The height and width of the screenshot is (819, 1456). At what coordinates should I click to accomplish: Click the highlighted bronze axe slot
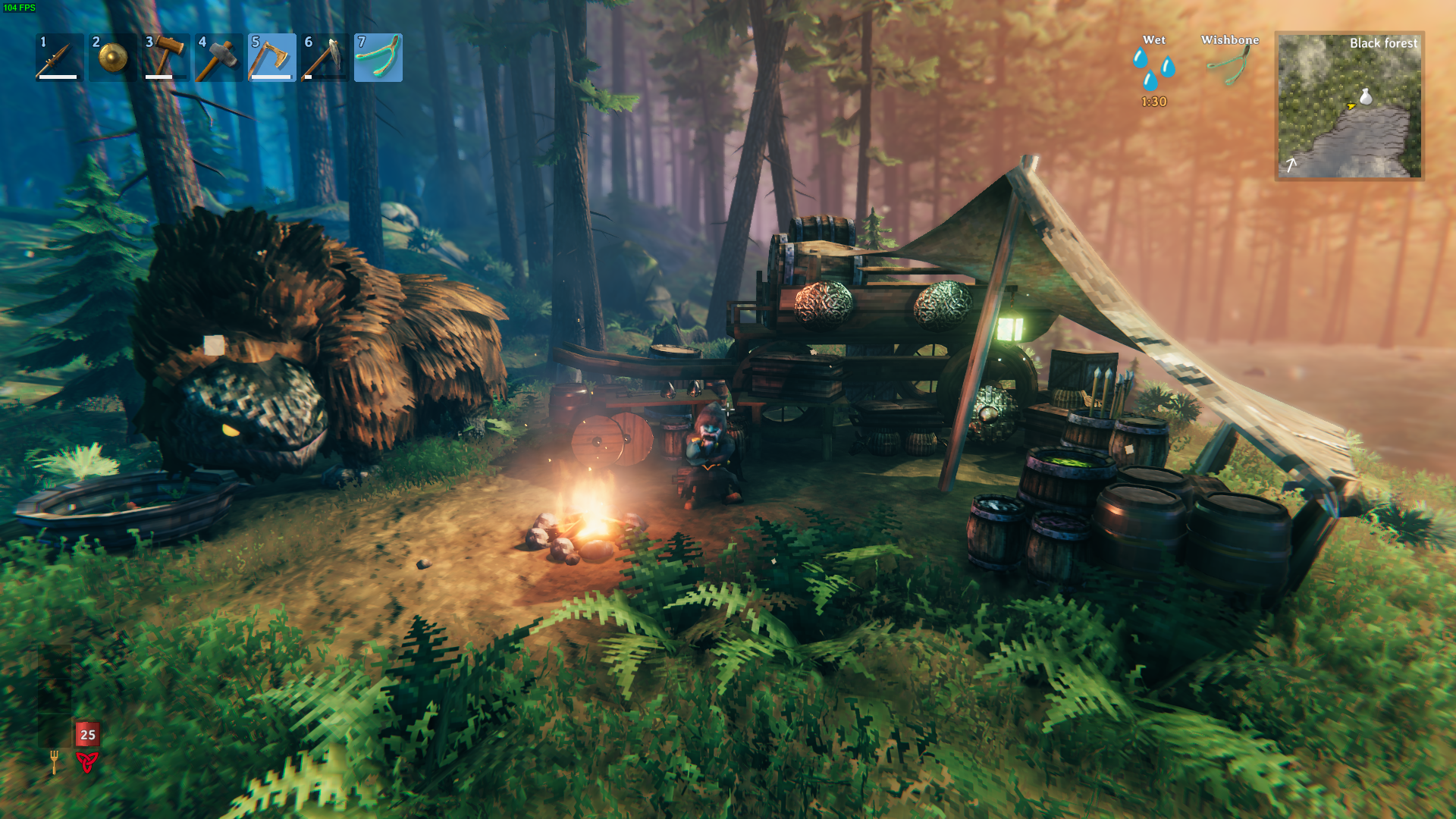[271, 58]
